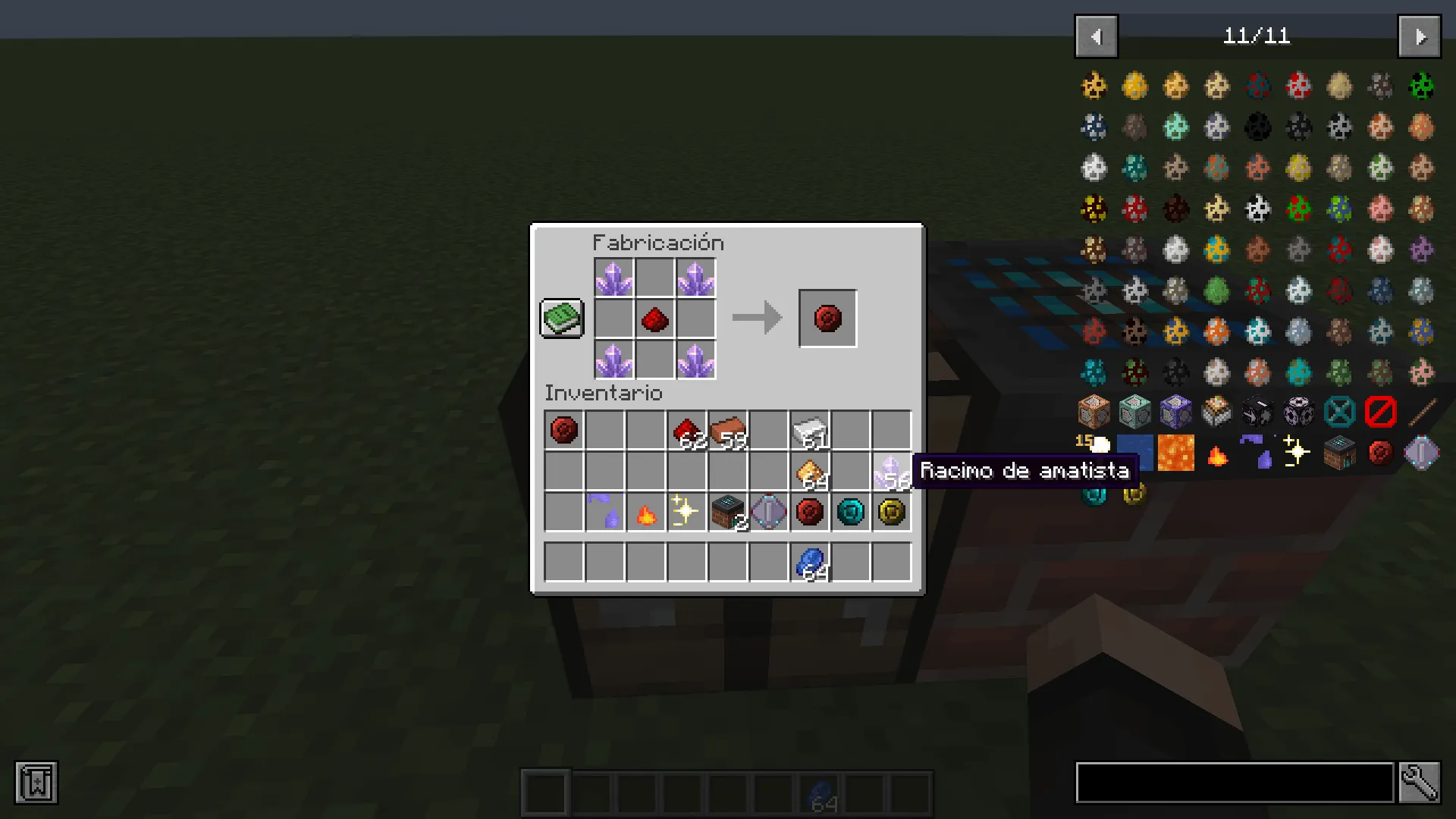
Task: Click the redstone dust in the crafting grid
Action: click(655, 319)
